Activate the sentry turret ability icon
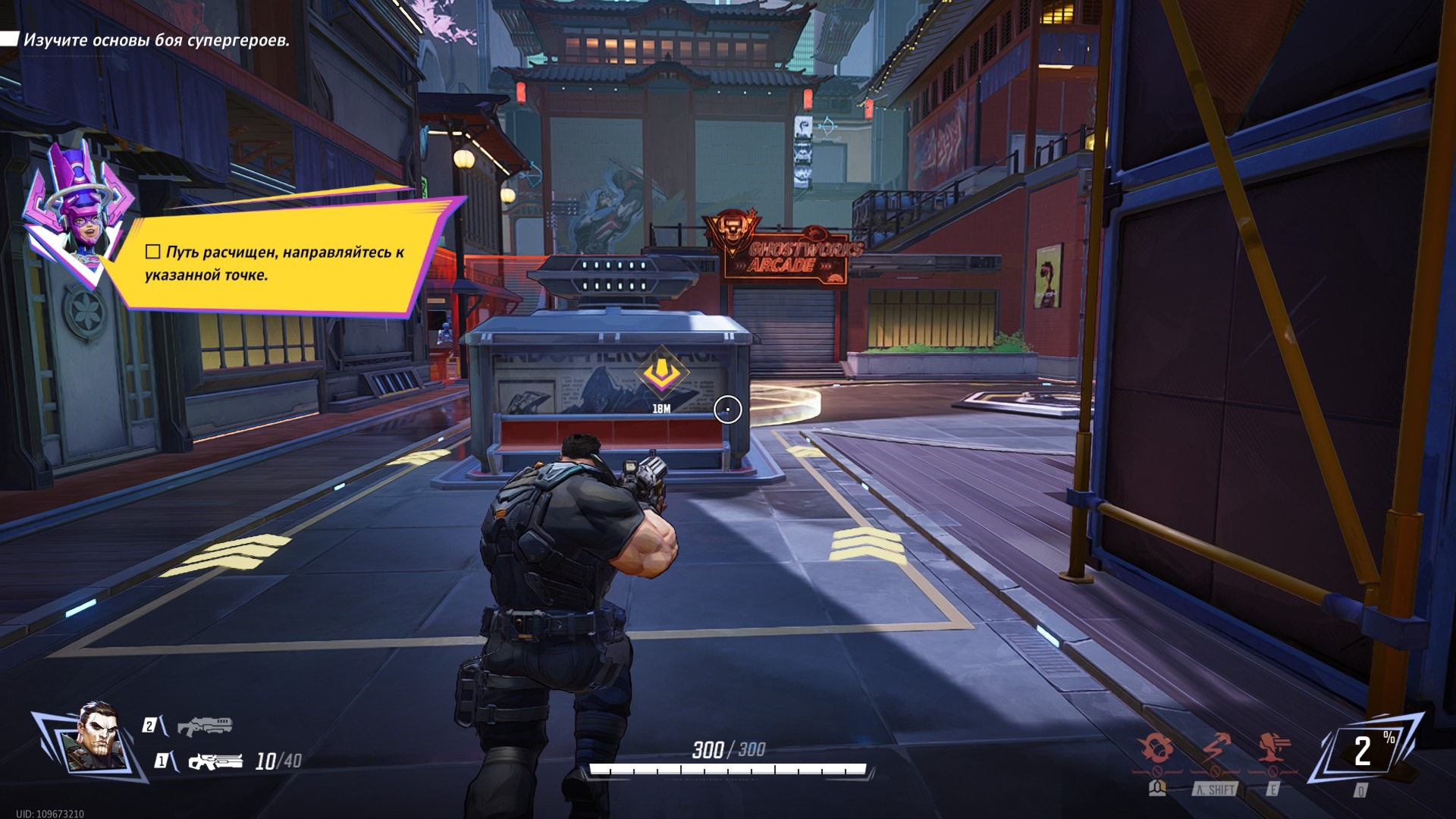1456x819 pixels. pos(1274,749)
